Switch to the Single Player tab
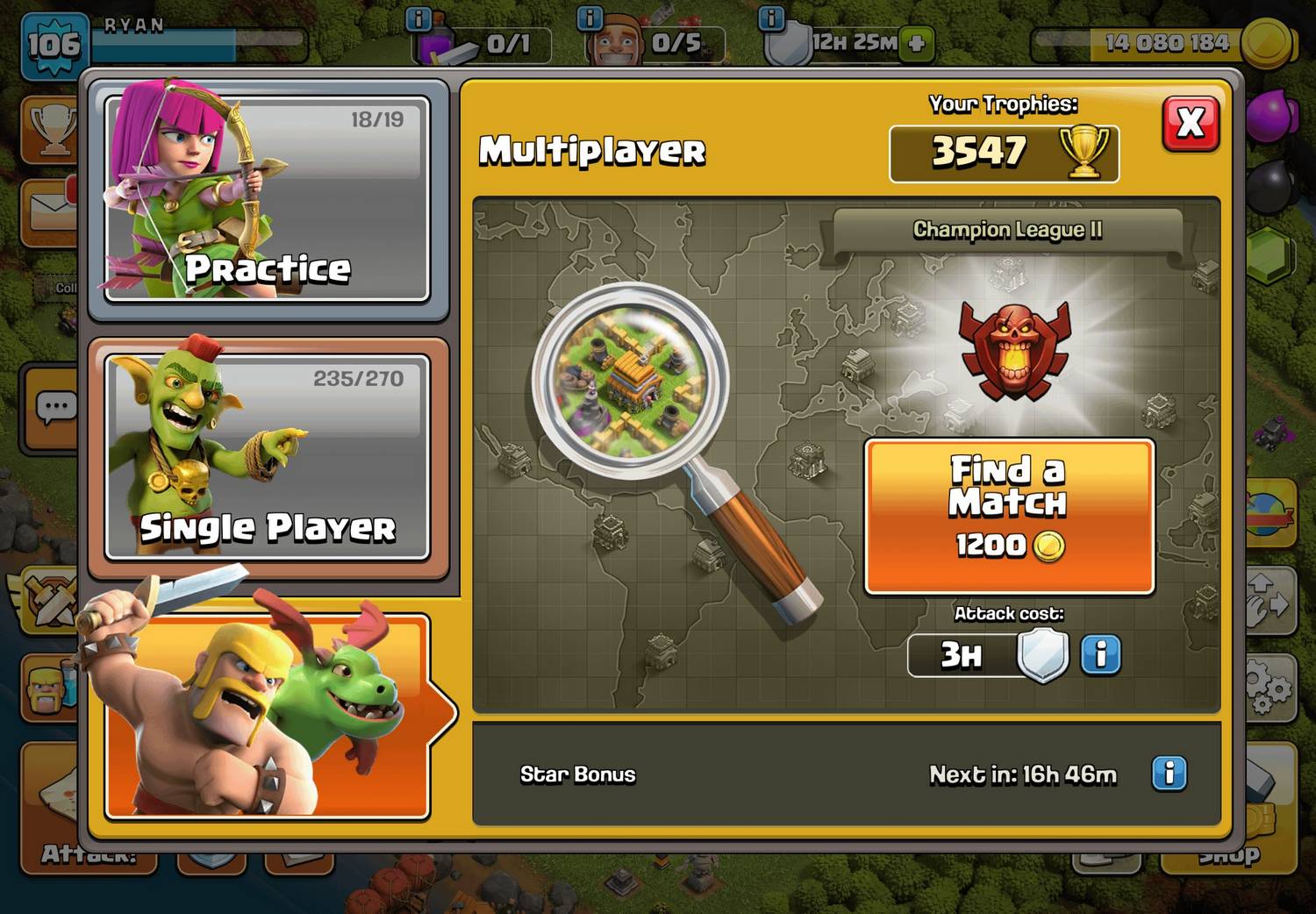This screenshot has width=1316, height=914. [267, 457]
